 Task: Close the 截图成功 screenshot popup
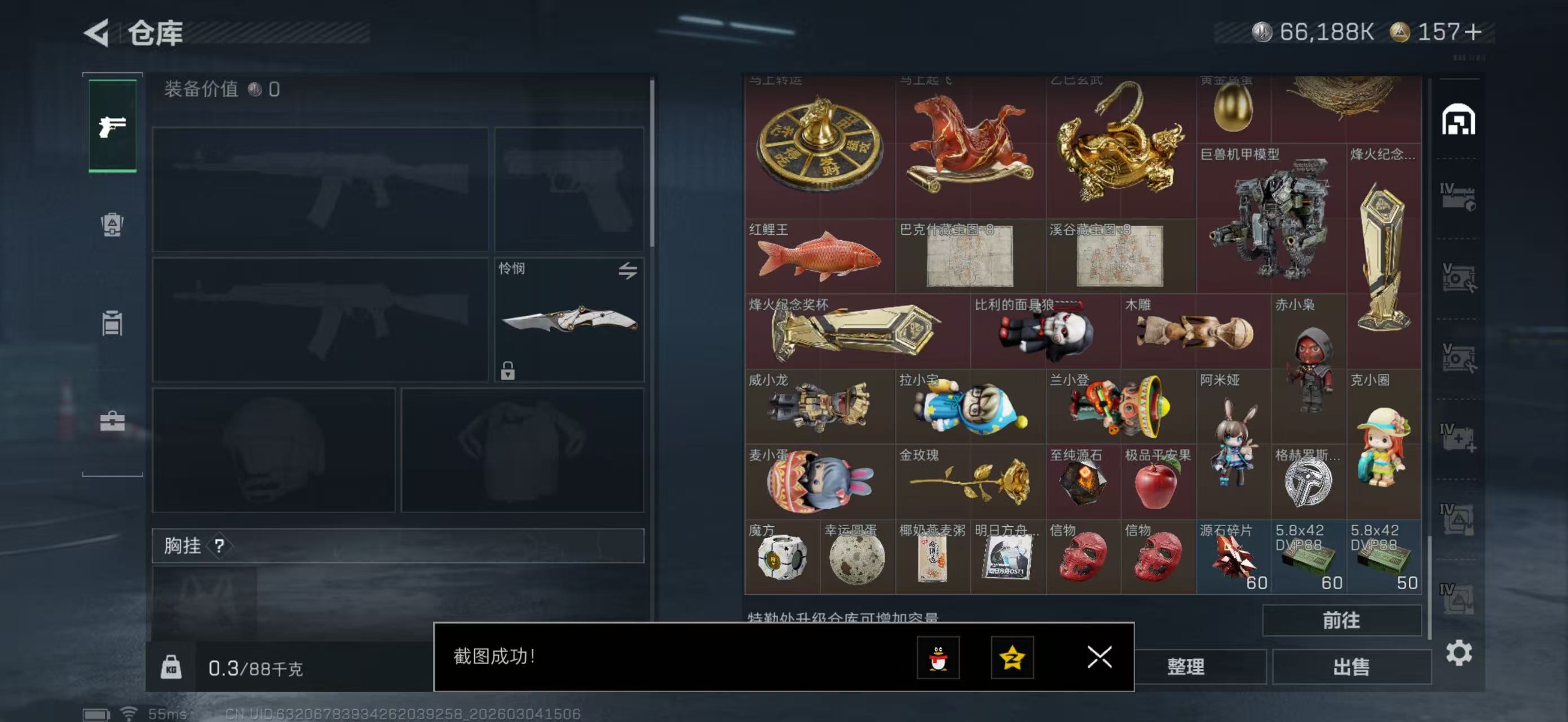pyautogui.click(x=1099, y=657)
